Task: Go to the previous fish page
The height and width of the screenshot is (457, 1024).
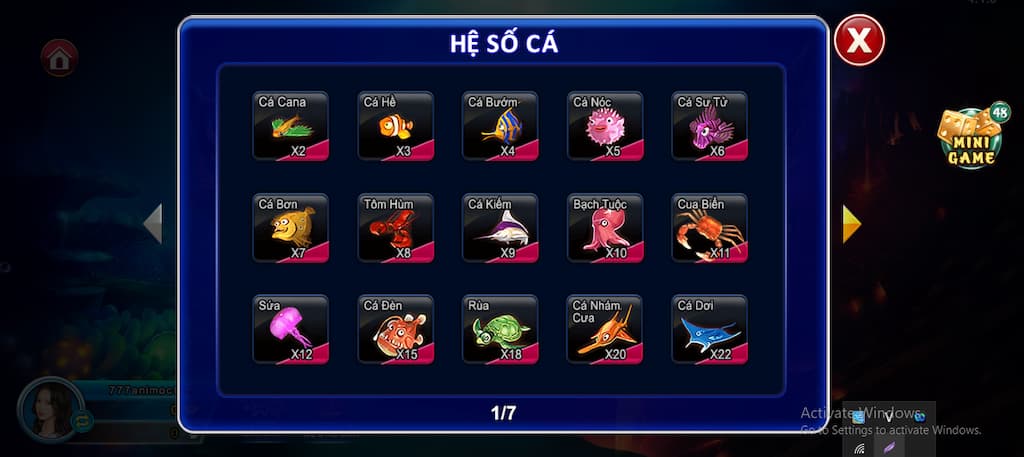Action: tap(153, 224)
